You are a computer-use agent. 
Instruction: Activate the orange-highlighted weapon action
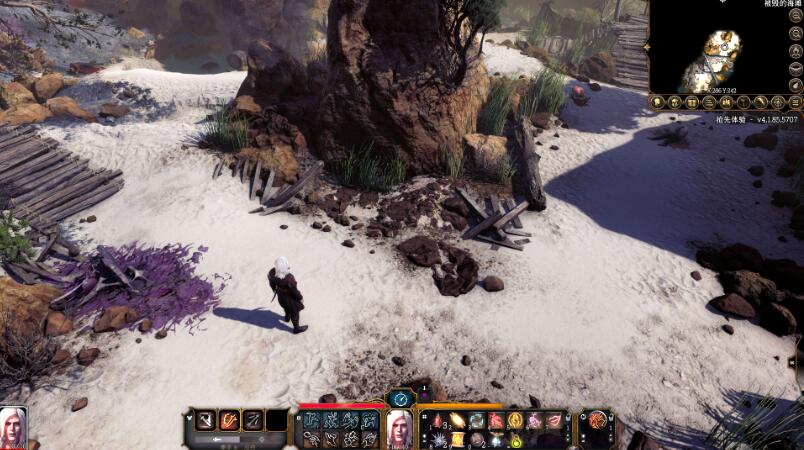coord(229,420)
